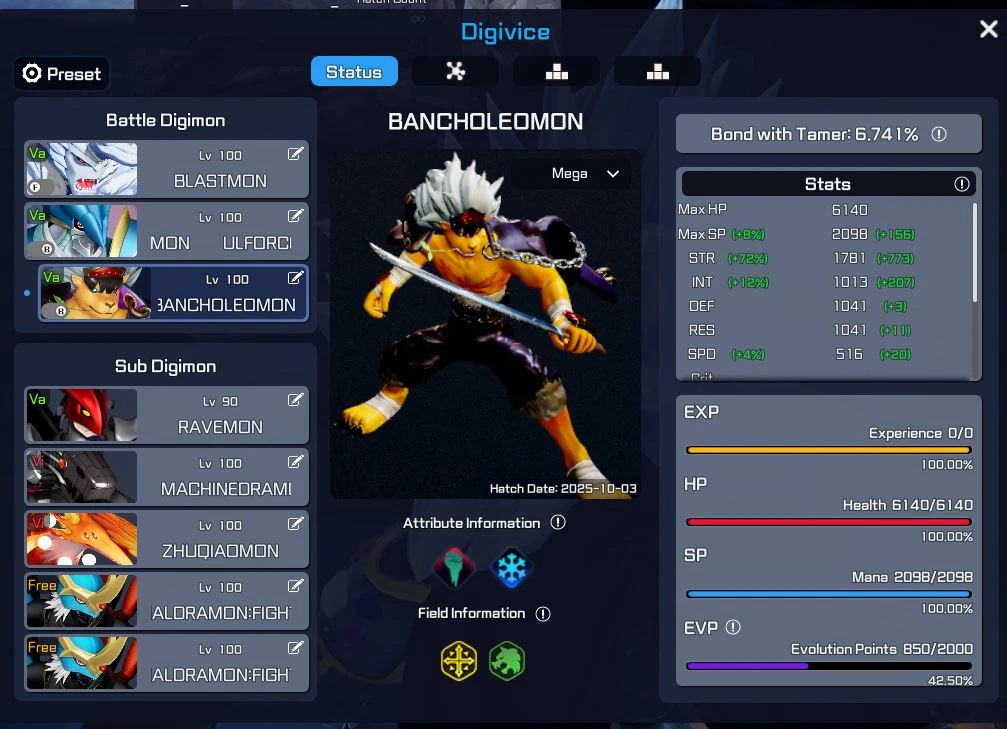Image resolution: width=1007 pixels, height=729 pixels.
Task: Click the edit icon on Ravemon row
Action: tap(295, 400)
